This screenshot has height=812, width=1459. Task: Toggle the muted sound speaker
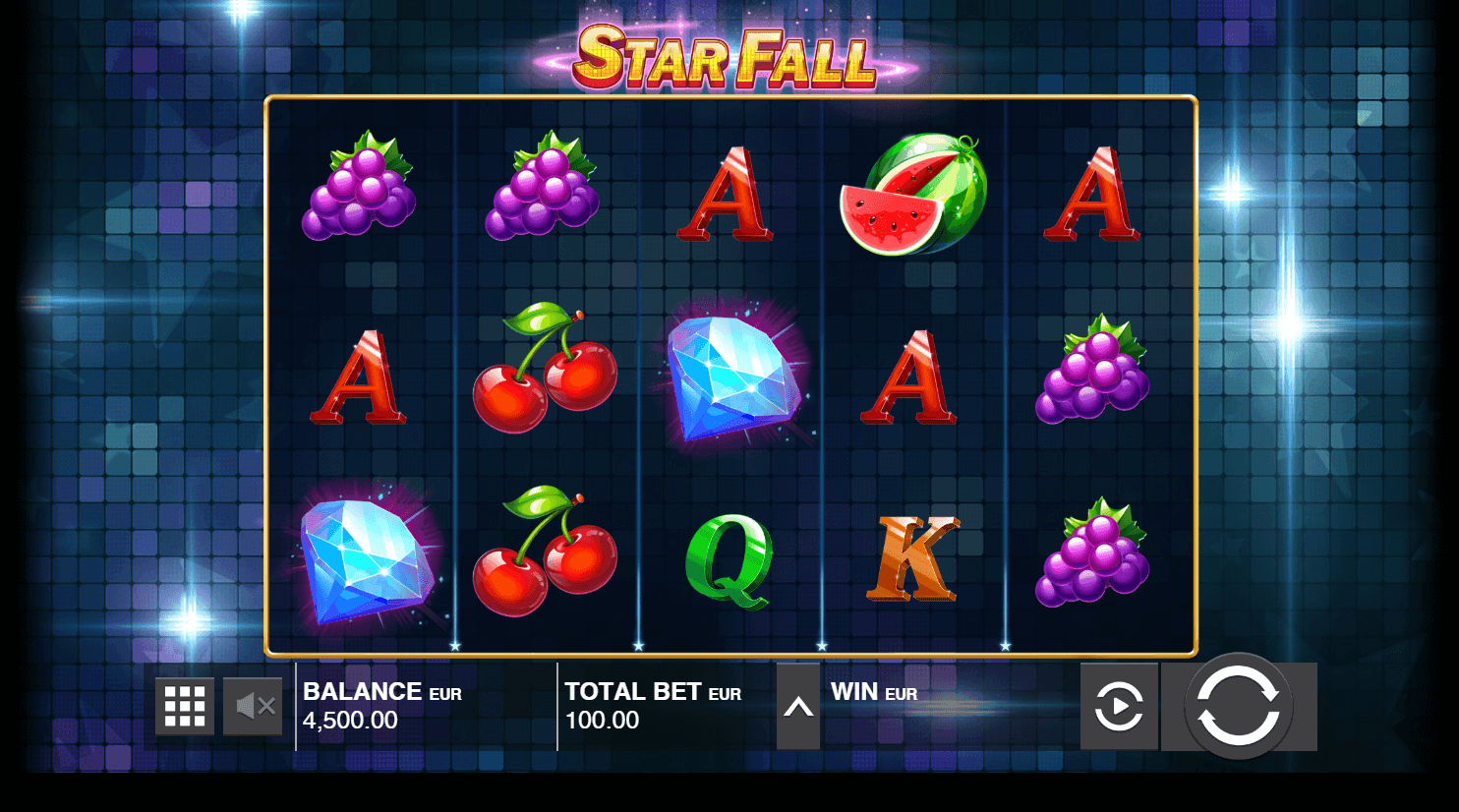point(254,706)
